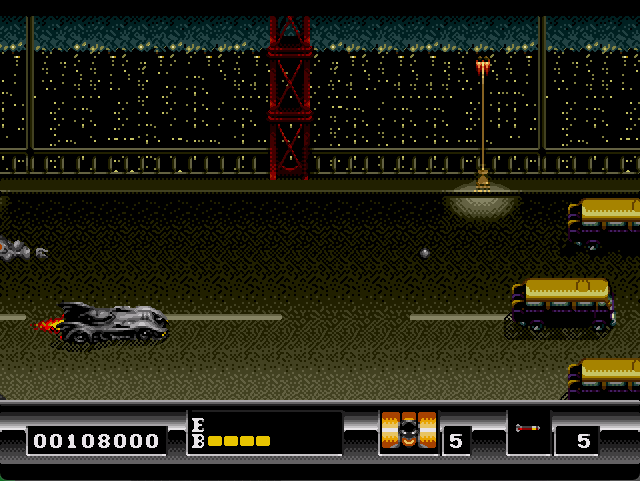Click the Batman face lives icon
The height and width of the screenshot is (481, 640).
click(409, 432)
